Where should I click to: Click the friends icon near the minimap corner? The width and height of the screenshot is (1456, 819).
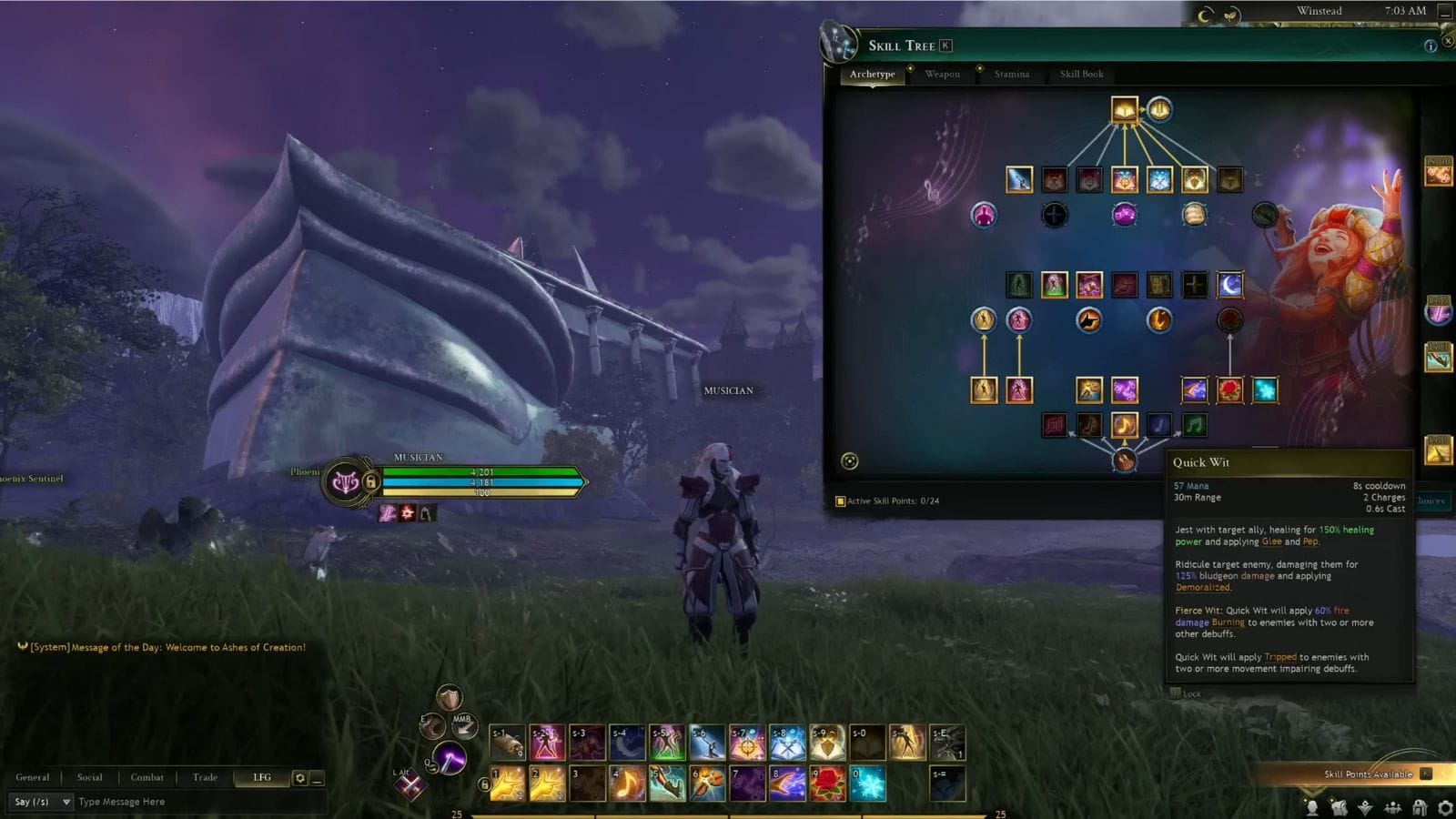point(1393,805)
